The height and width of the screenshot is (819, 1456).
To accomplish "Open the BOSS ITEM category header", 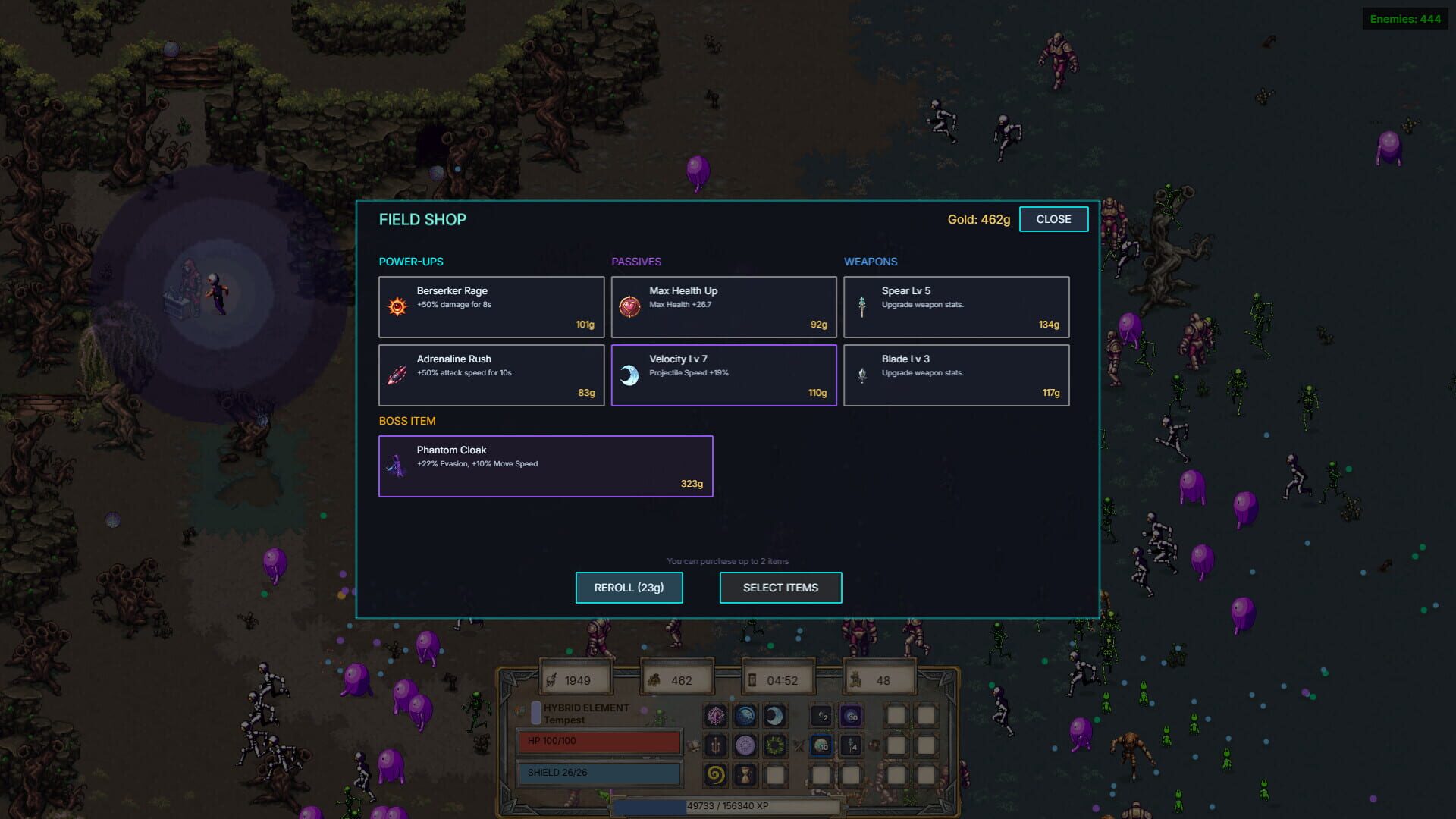I will (x=406, y=421).
